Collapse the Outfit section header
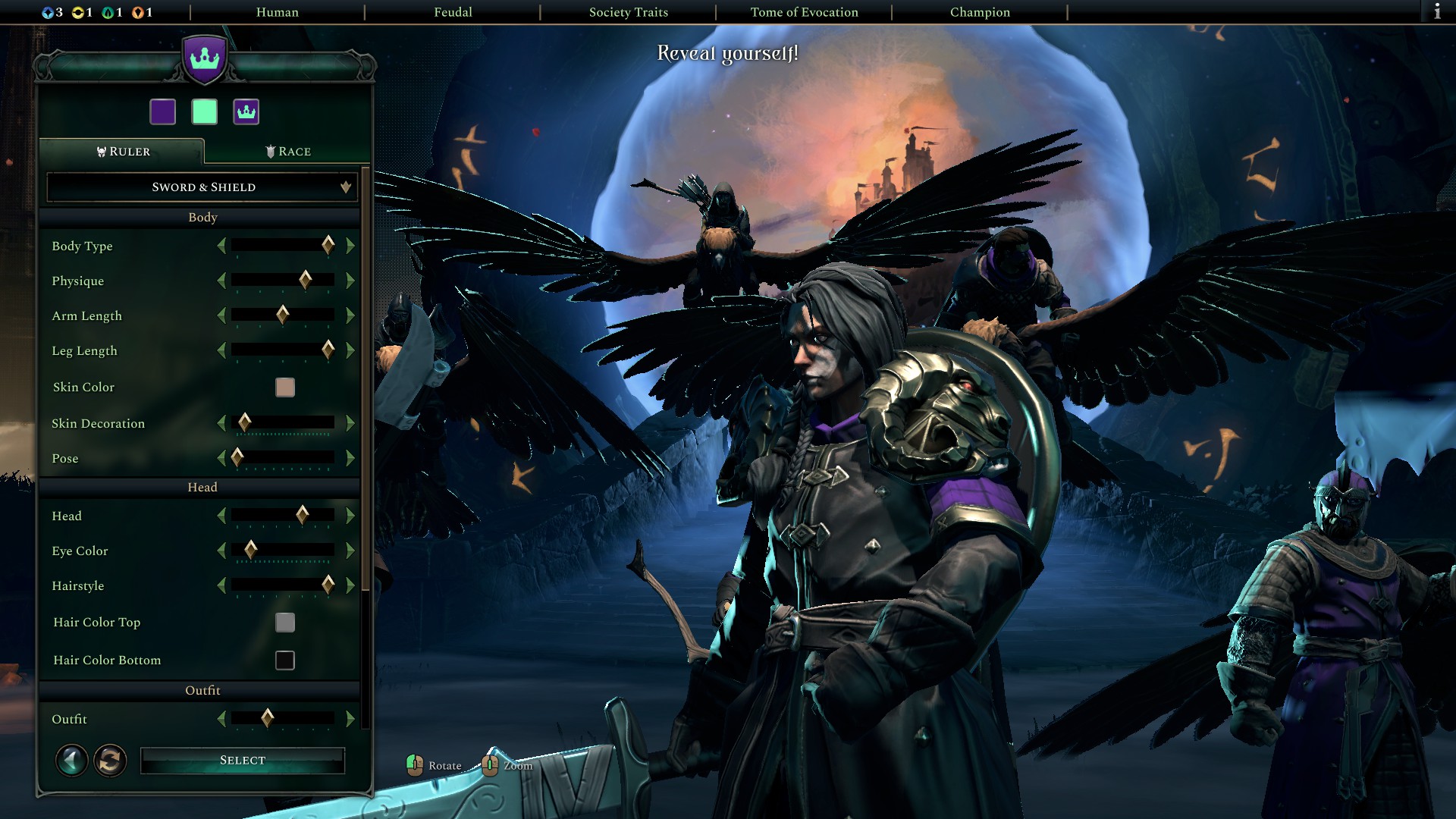This screenshot has height=819, width=1456. [x=202, y=690]
